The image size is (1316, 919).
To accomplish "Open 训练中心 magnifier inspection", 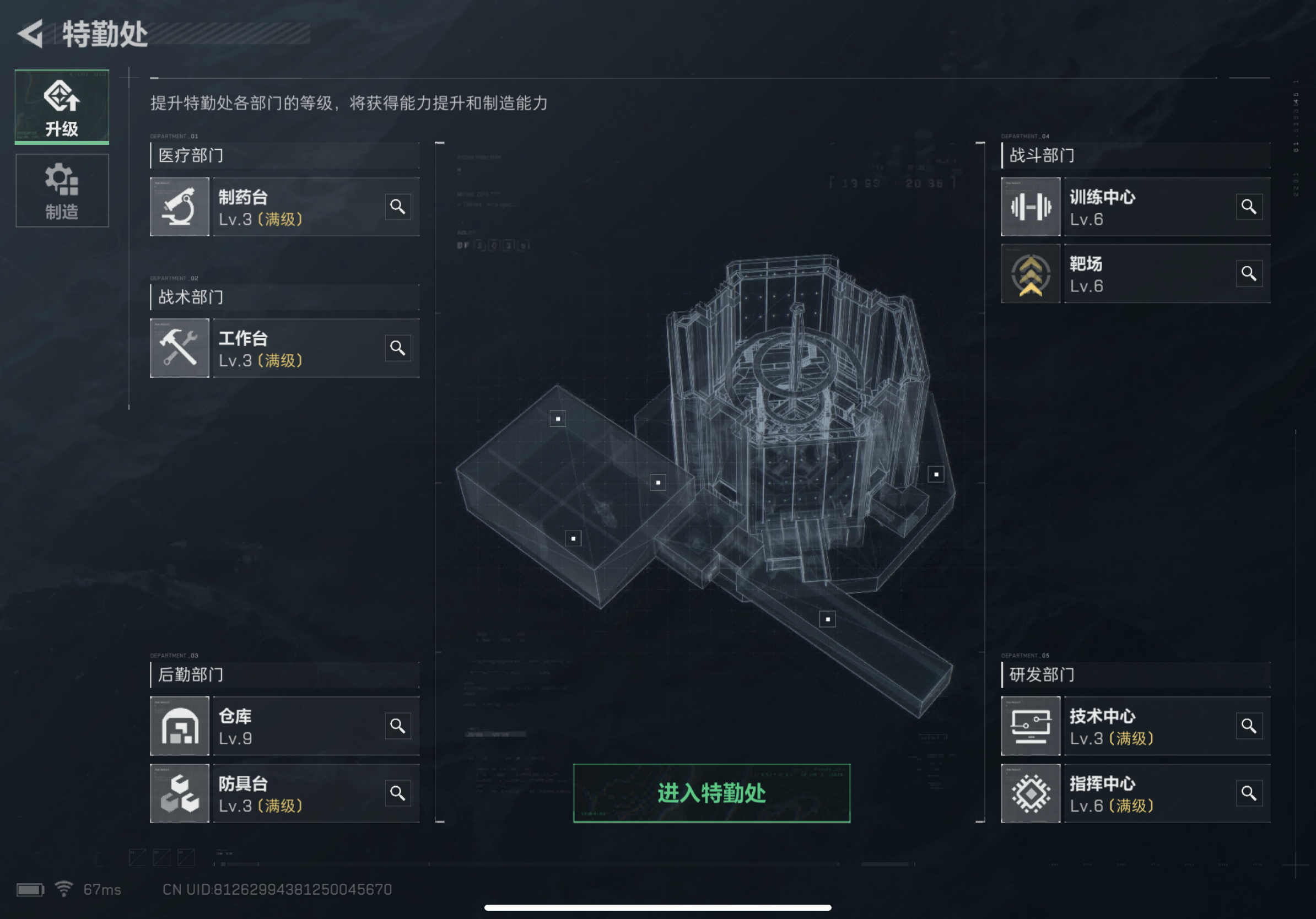I will click(1249, 207).
